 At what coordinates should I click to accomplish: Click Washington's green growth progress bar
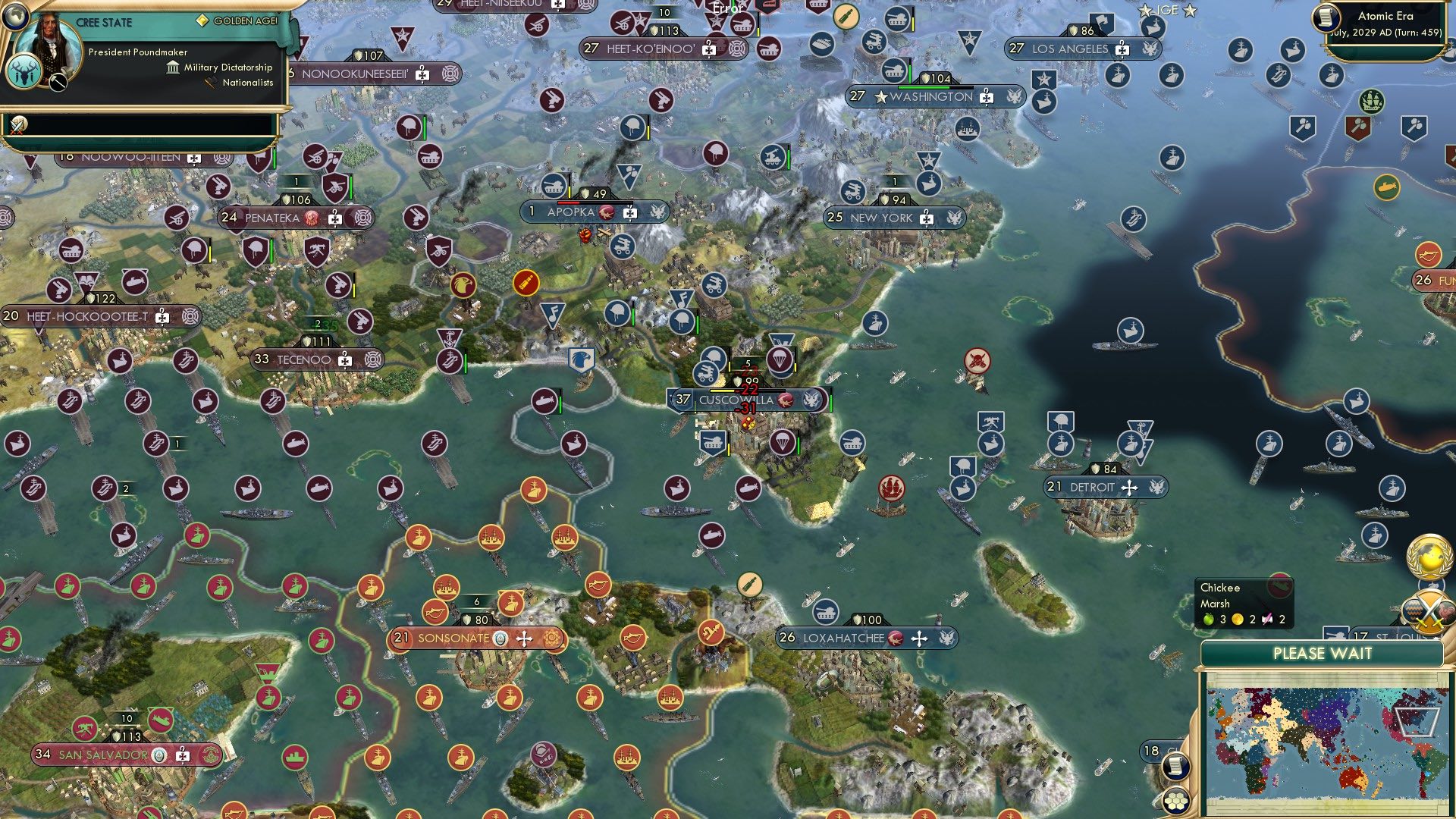click(x=924, y=87)
